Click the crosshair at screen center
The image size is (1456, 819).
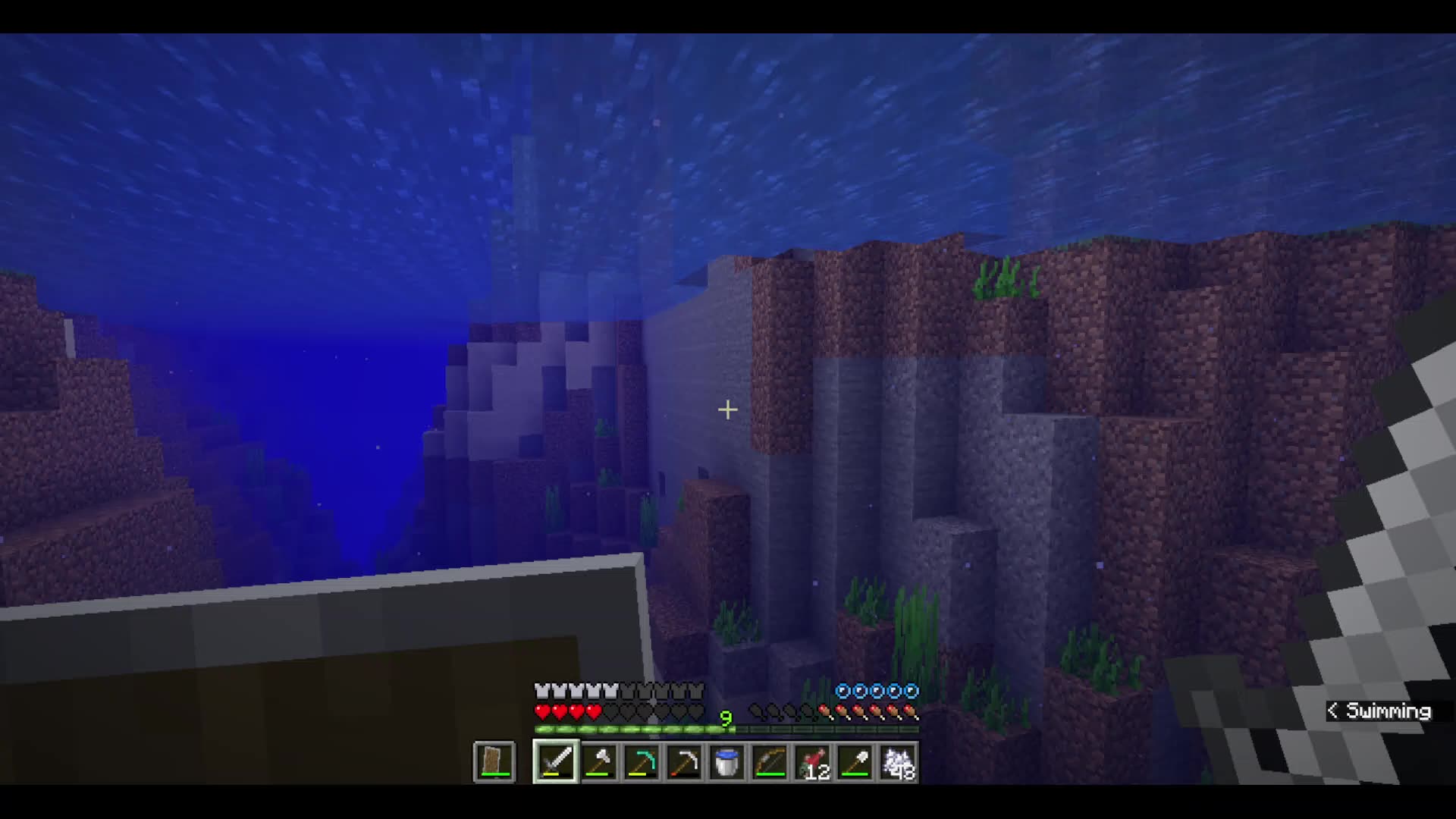pyautogui.click(x=728, y=409)
